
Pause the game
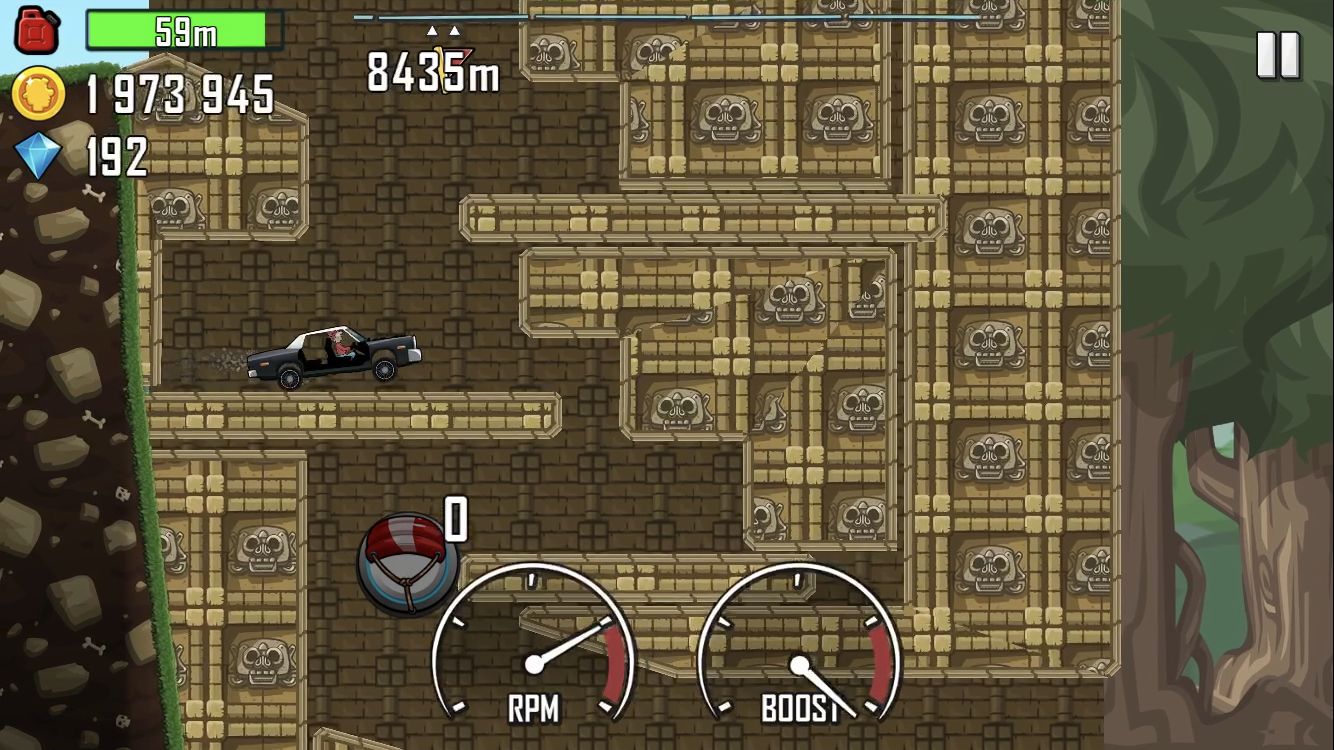pos(1278,54)
